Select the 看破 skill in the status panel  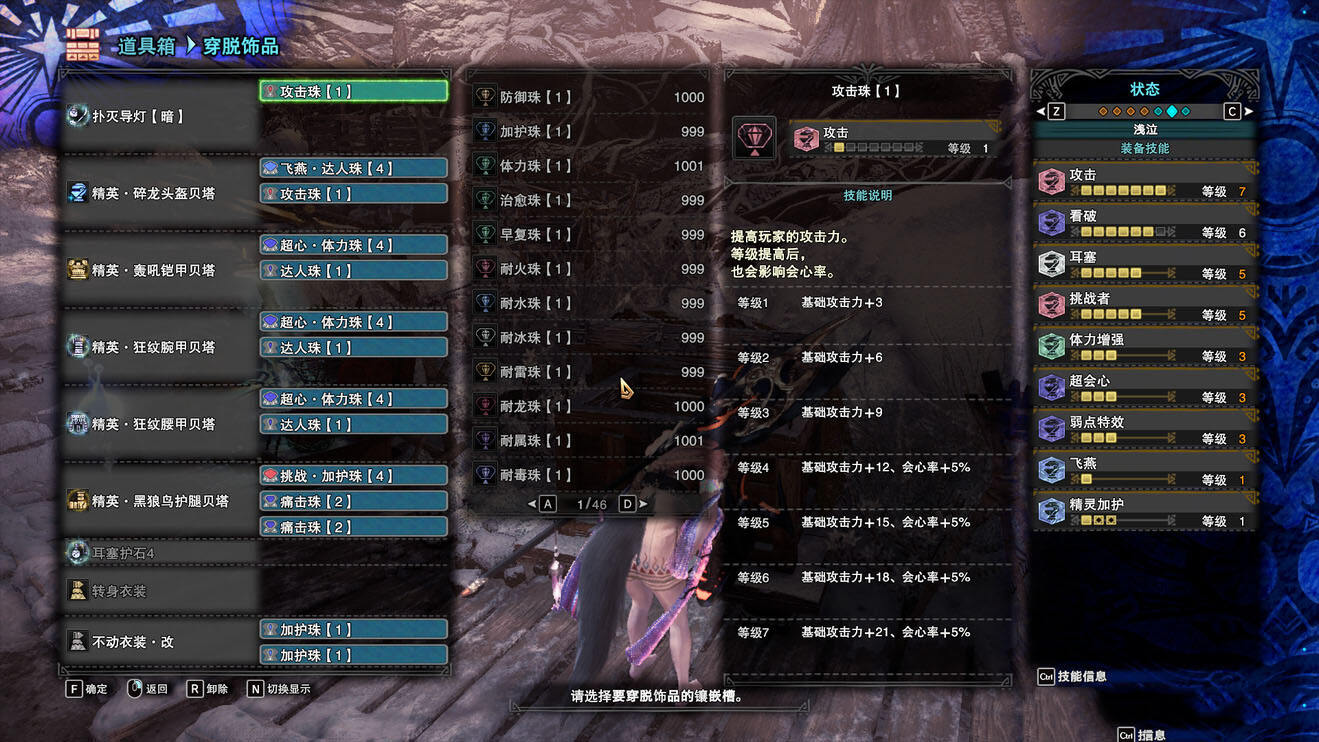click(1144, 222)
